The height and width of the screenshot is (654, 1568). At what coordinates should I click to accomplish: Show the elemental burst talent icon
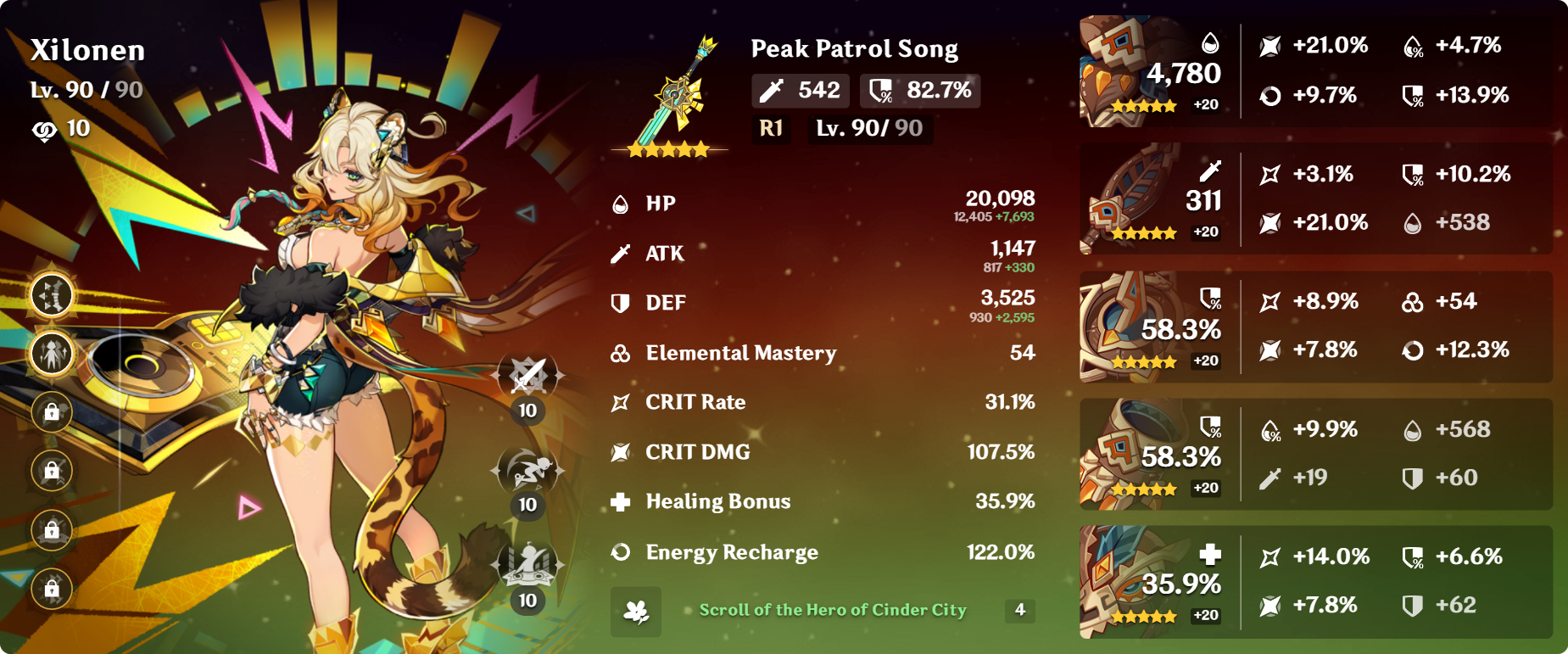tap(527, 566)
